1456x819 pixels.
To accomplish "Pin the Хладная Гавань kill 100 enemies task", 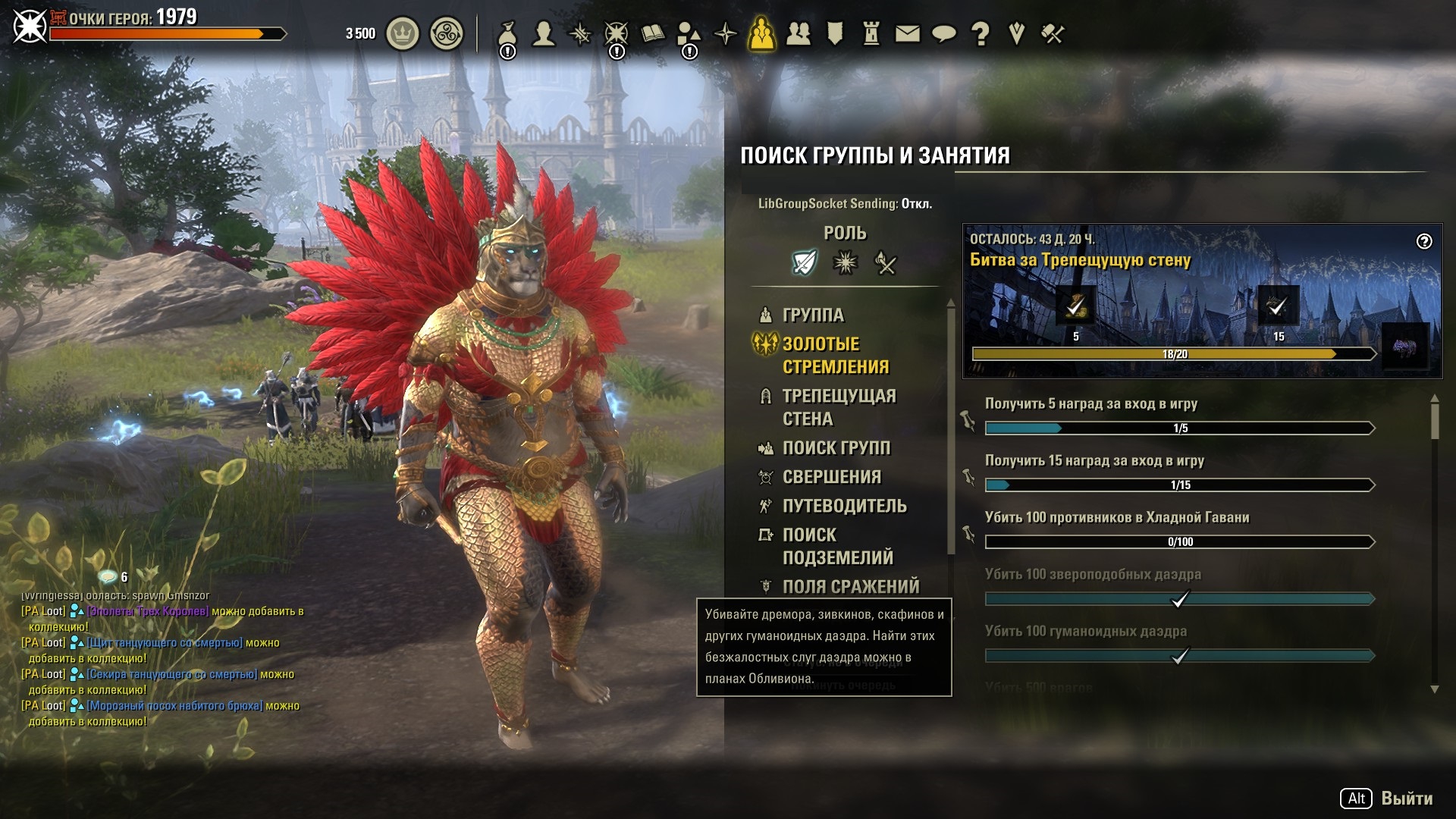I will coord(968,534).
